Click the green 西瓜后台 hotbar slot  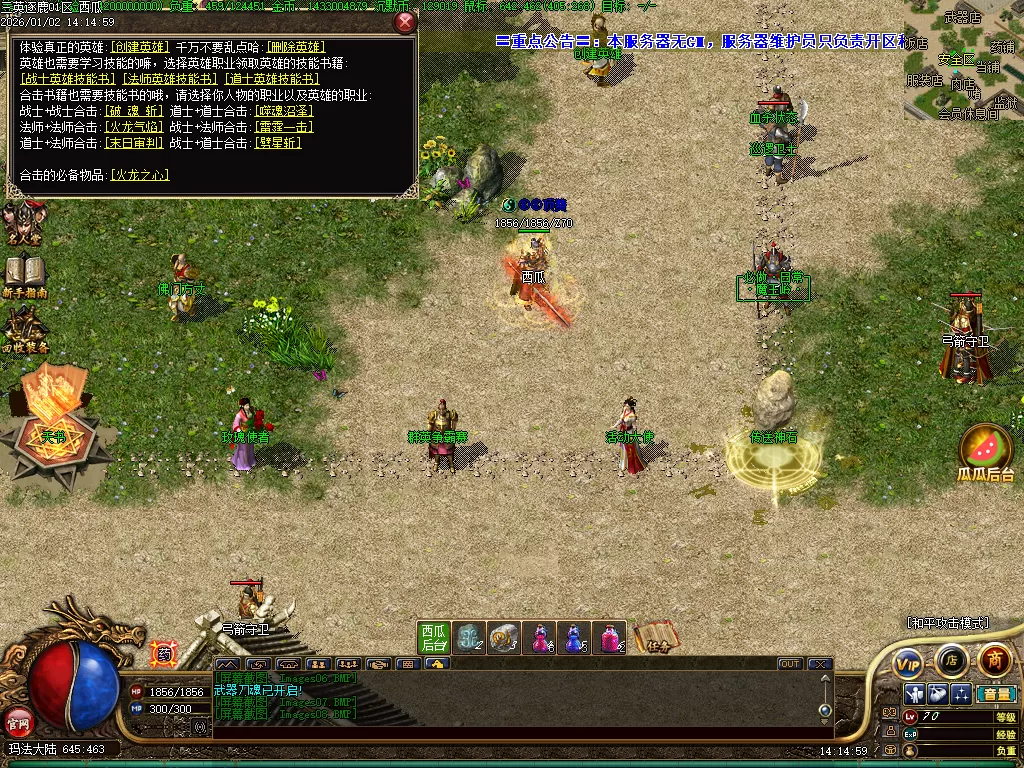click(433, 637)
